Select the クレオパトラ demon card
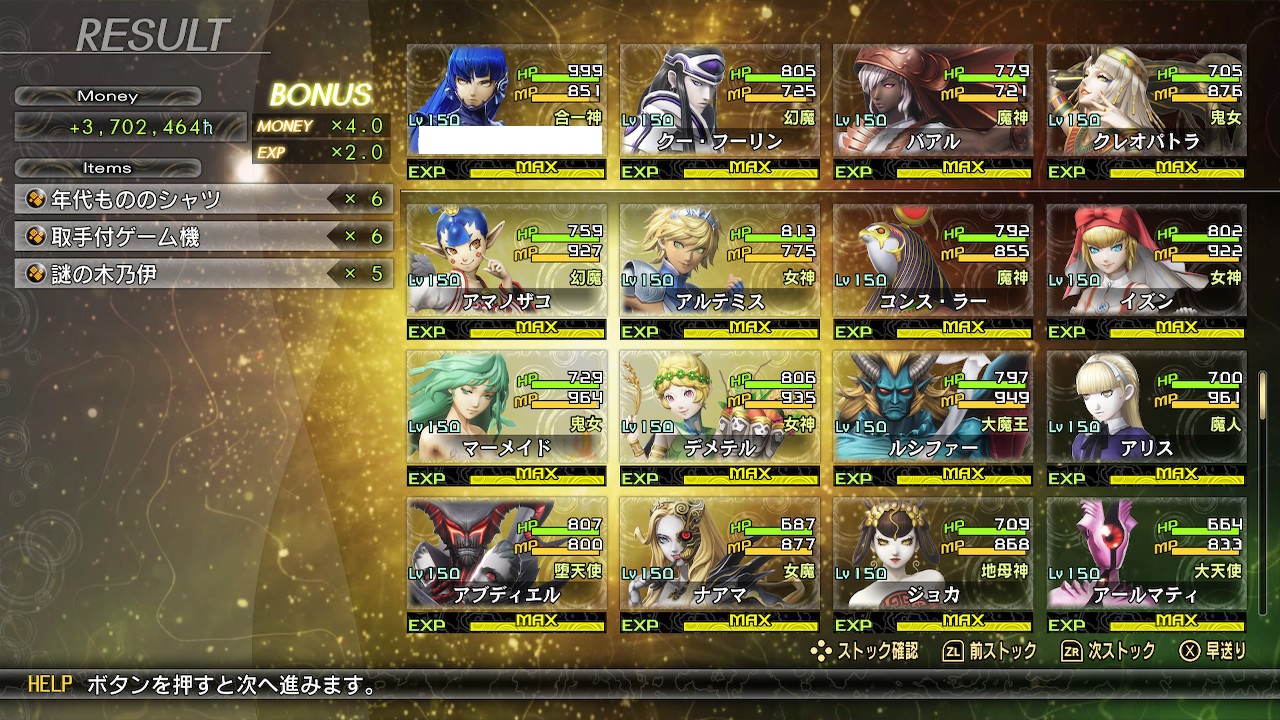1280x720 pixels. coord(1146,111)
